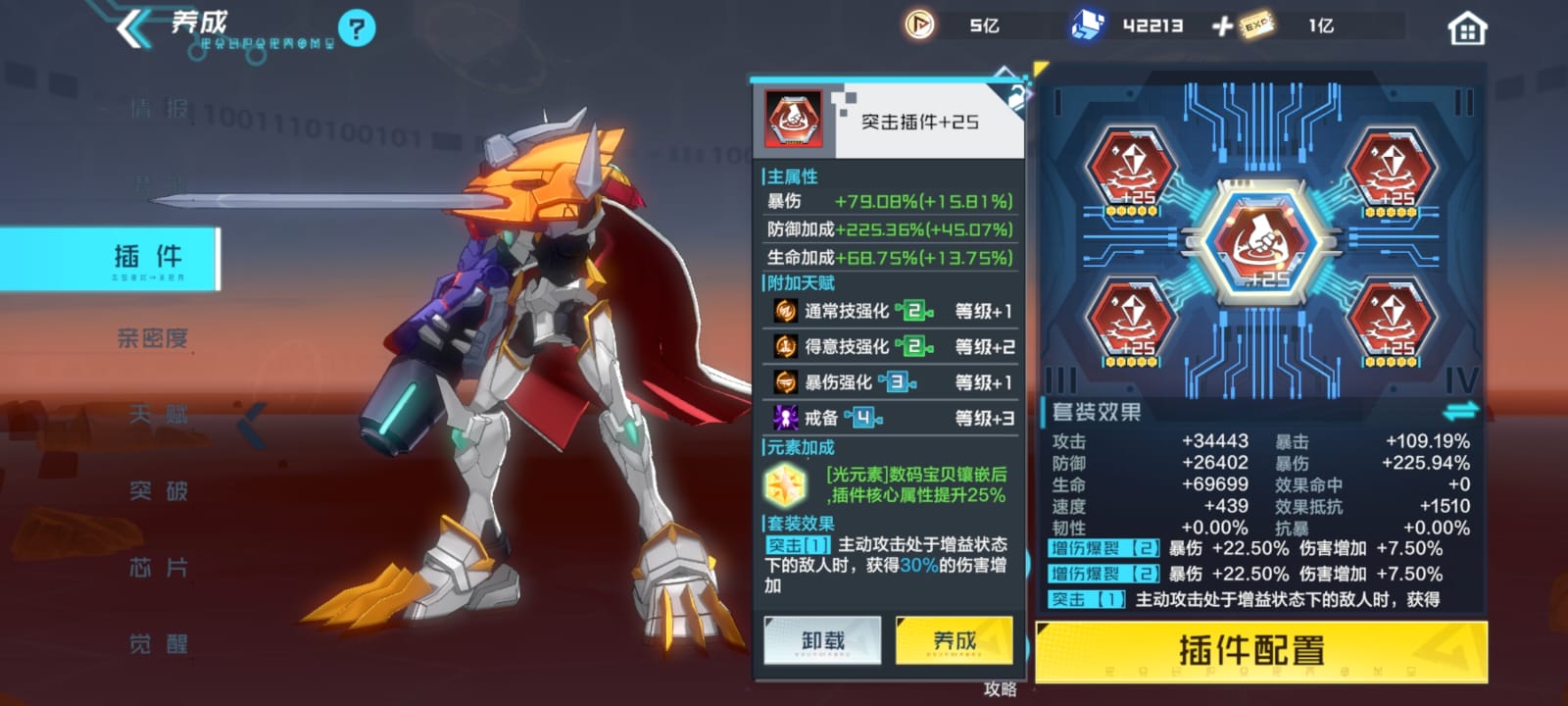Unequip the plugin with 卸载
Image resolution: width=1568 pixels, height=706 pixels.
pos(822,641)
